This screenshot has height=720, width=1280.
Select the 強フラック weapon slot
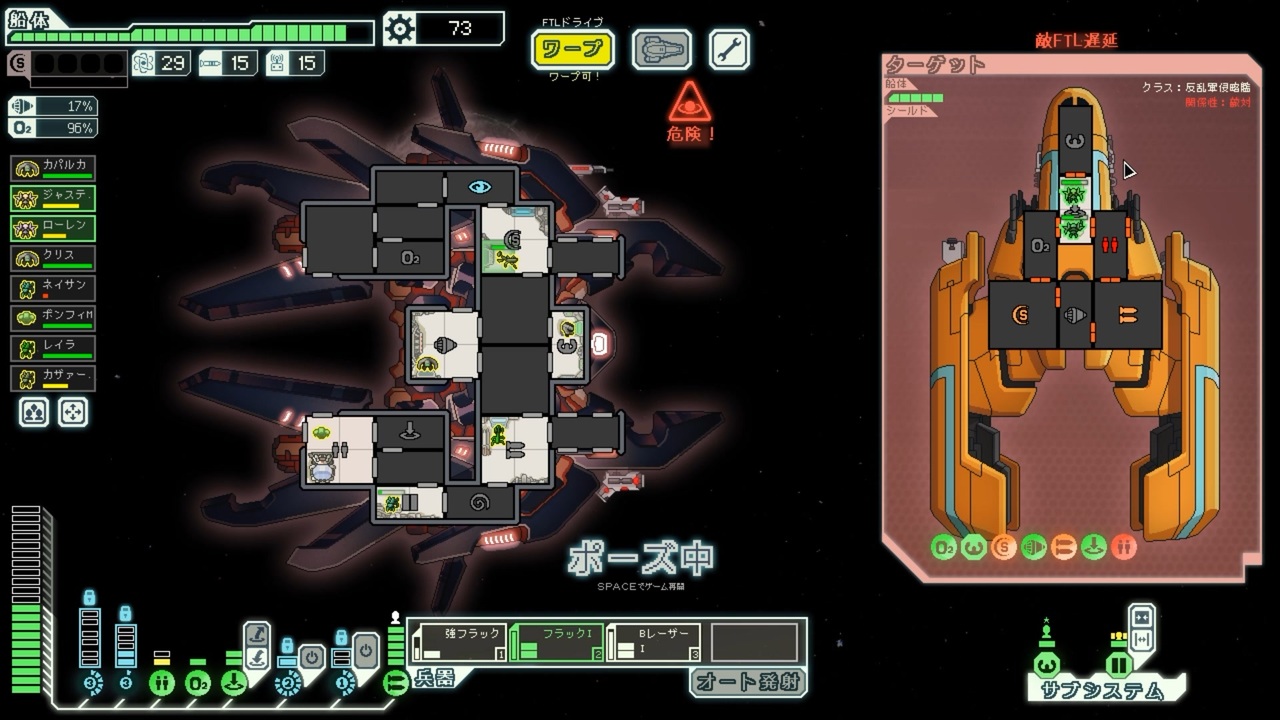[458, 642]
